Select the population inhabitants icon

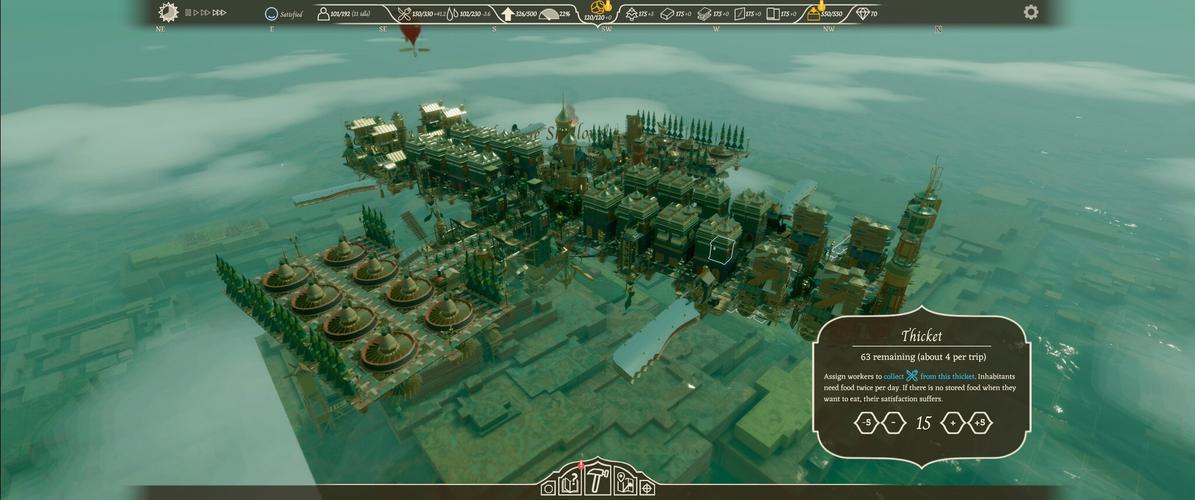click(323, 14)
